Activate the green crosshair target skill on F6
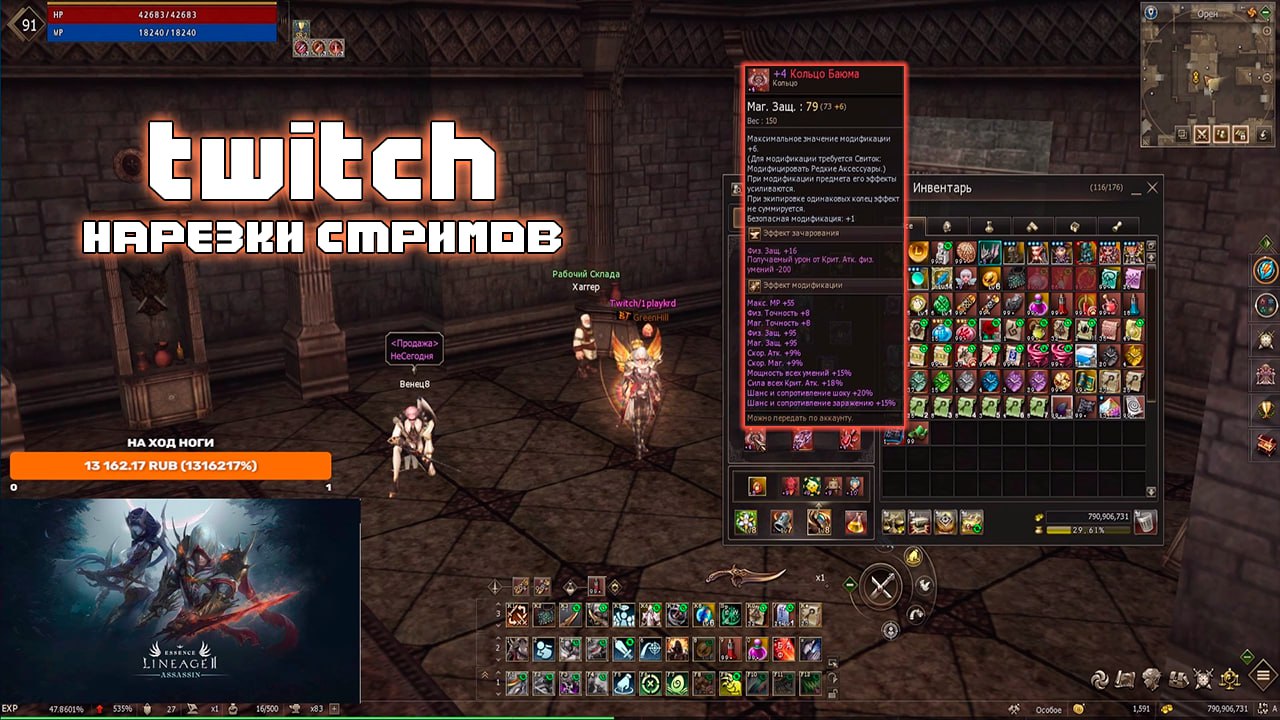The image size is (1280, 720). coord(648,683)
